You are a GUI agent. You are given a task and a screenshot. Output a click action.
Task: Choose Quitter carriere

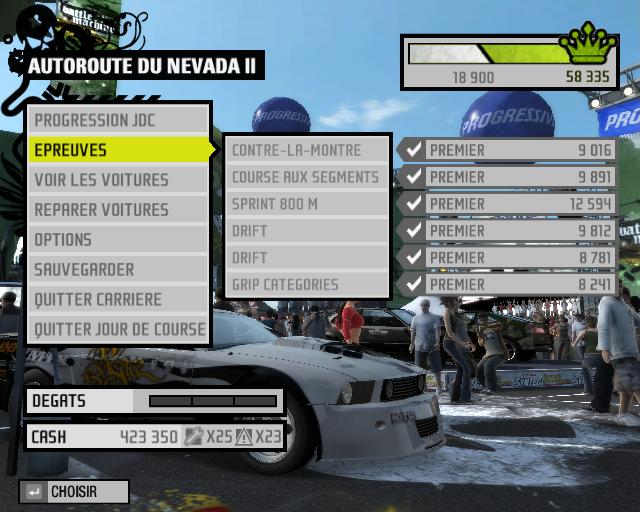point(118,299)
